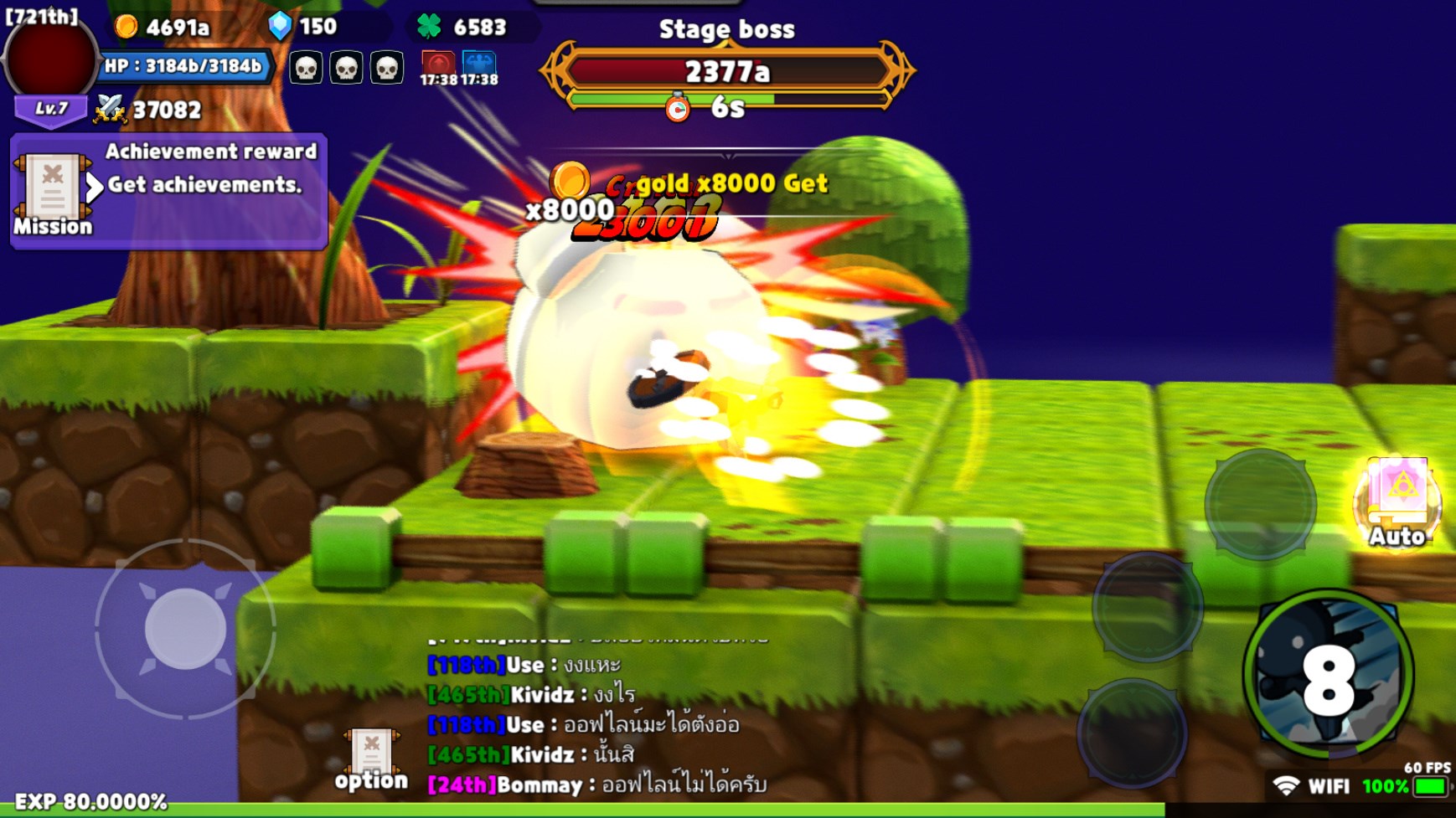Tap the virtual joystick center

(185, 629)
